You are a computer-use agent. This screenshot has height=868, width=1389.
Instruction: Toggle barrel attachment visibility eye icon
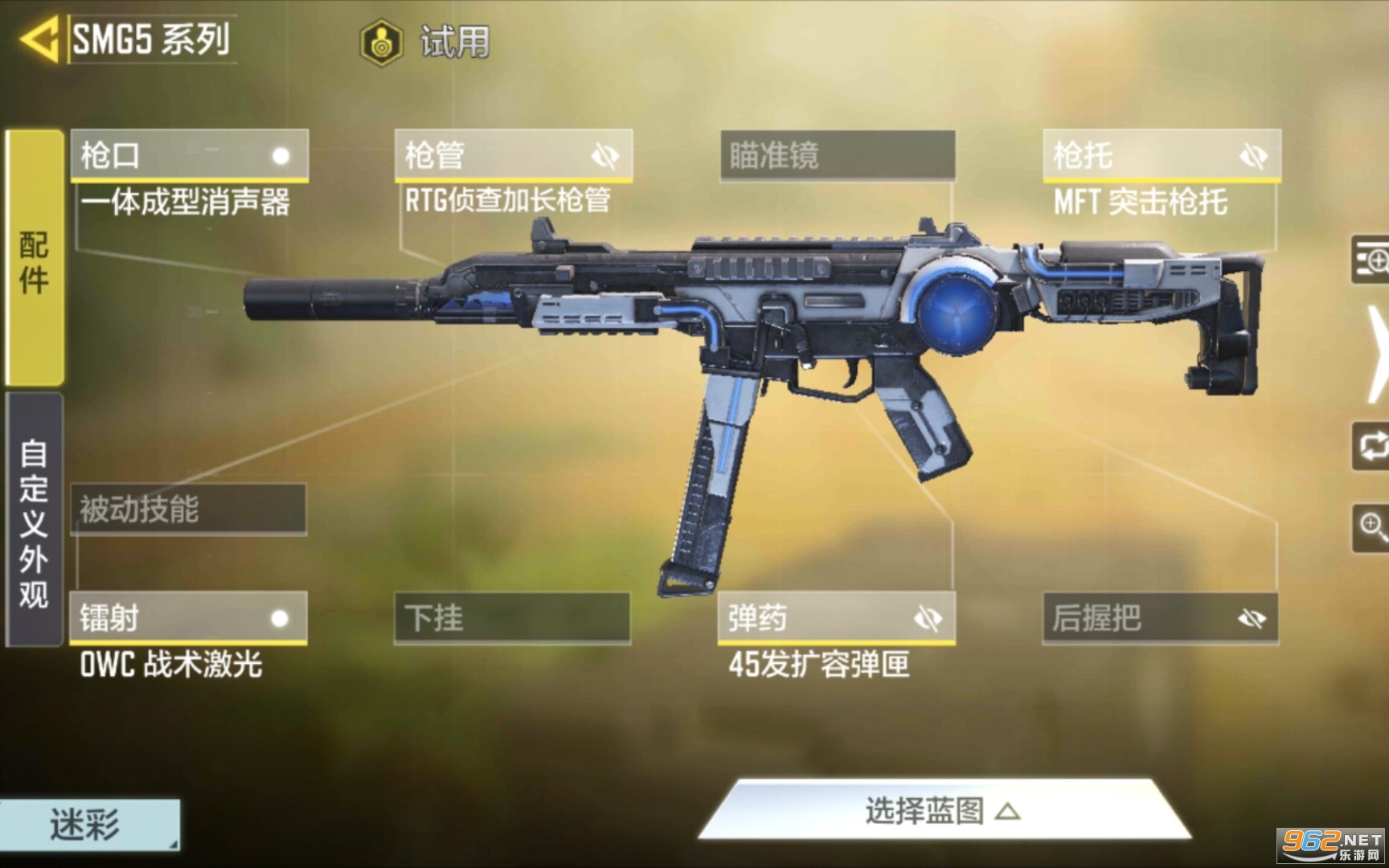click(604, 155)
